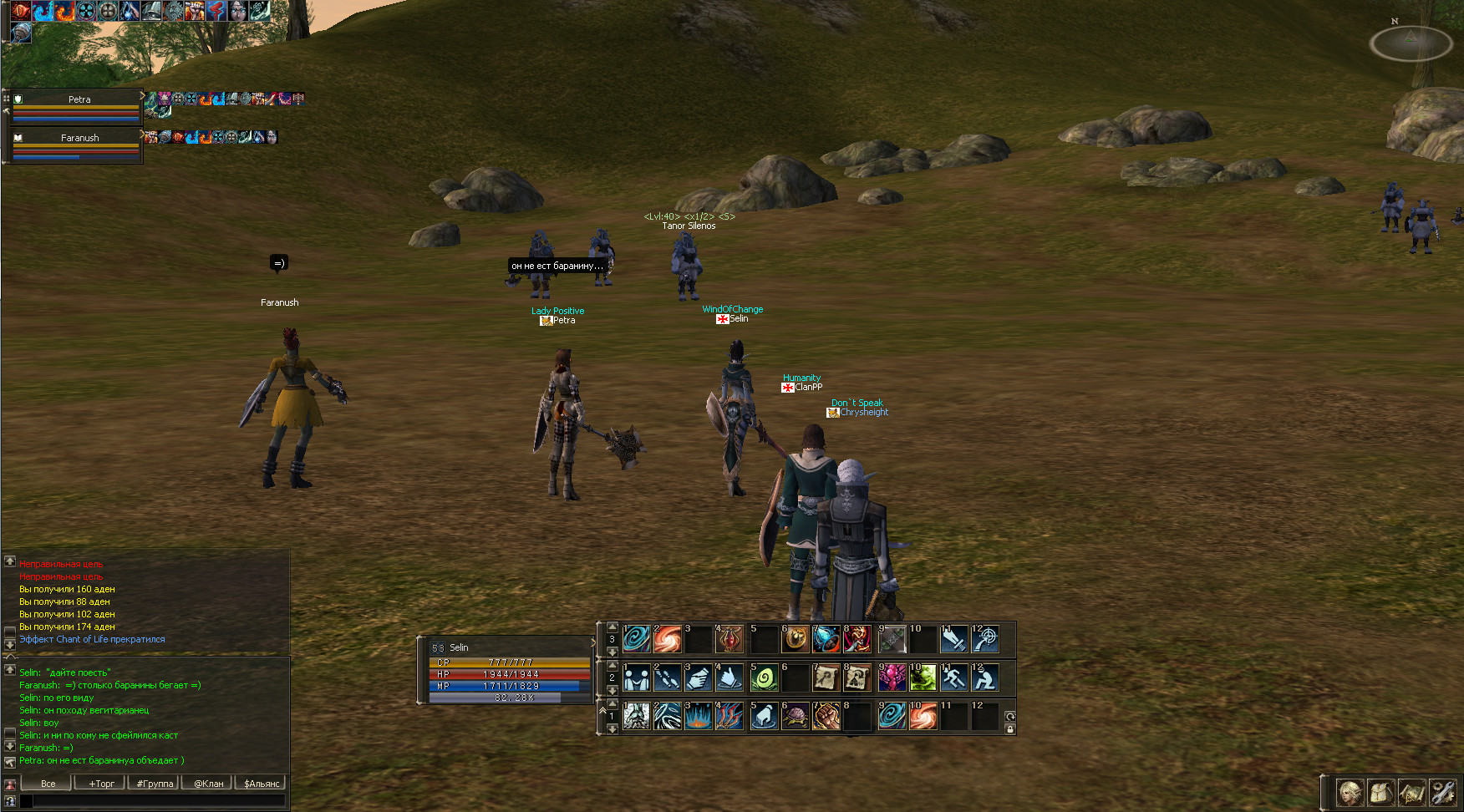Open the $Альянс chat tab
The width and height of the screenshot is (1464, 812).
[x=262, y=784]
